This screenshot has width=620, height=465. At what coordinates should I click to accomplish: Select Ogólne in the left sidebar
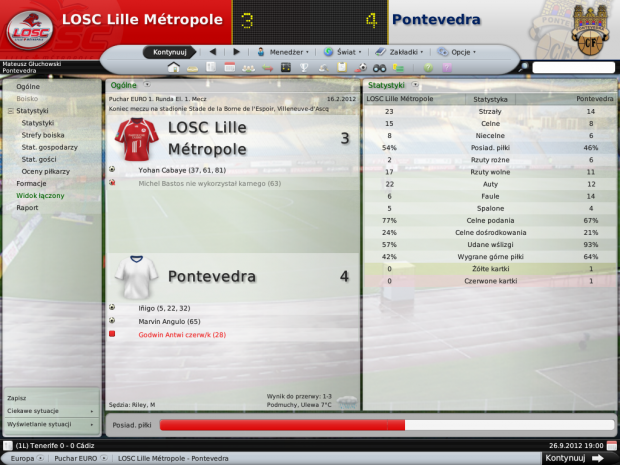pyautogui.click(x=28, y=87)
